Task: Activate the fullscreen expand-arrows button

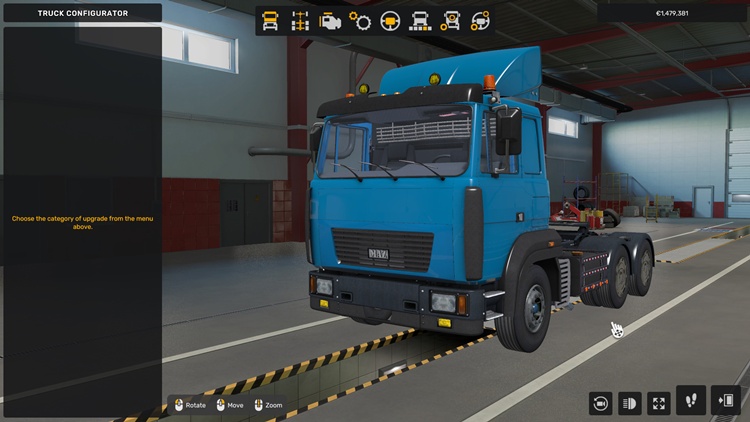Action: 659,403
